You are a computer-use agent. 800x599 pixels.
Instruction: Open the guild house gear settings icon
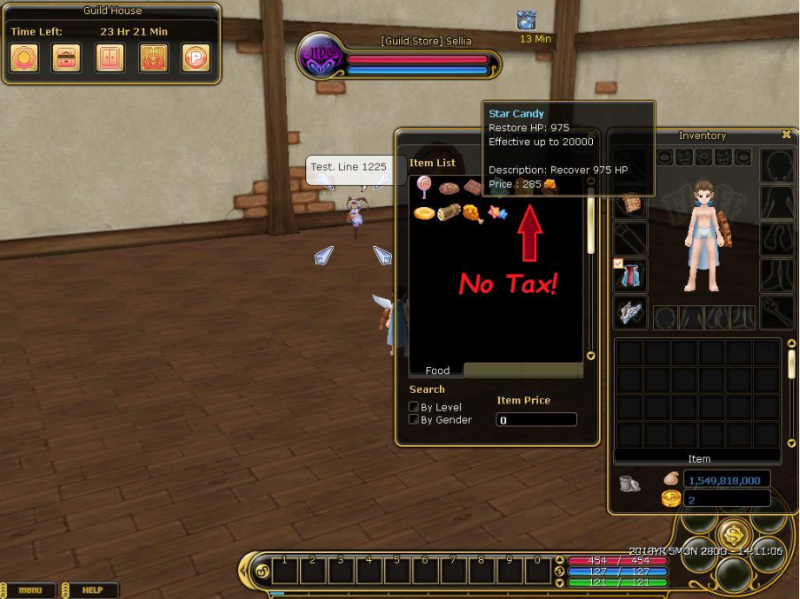24,57
